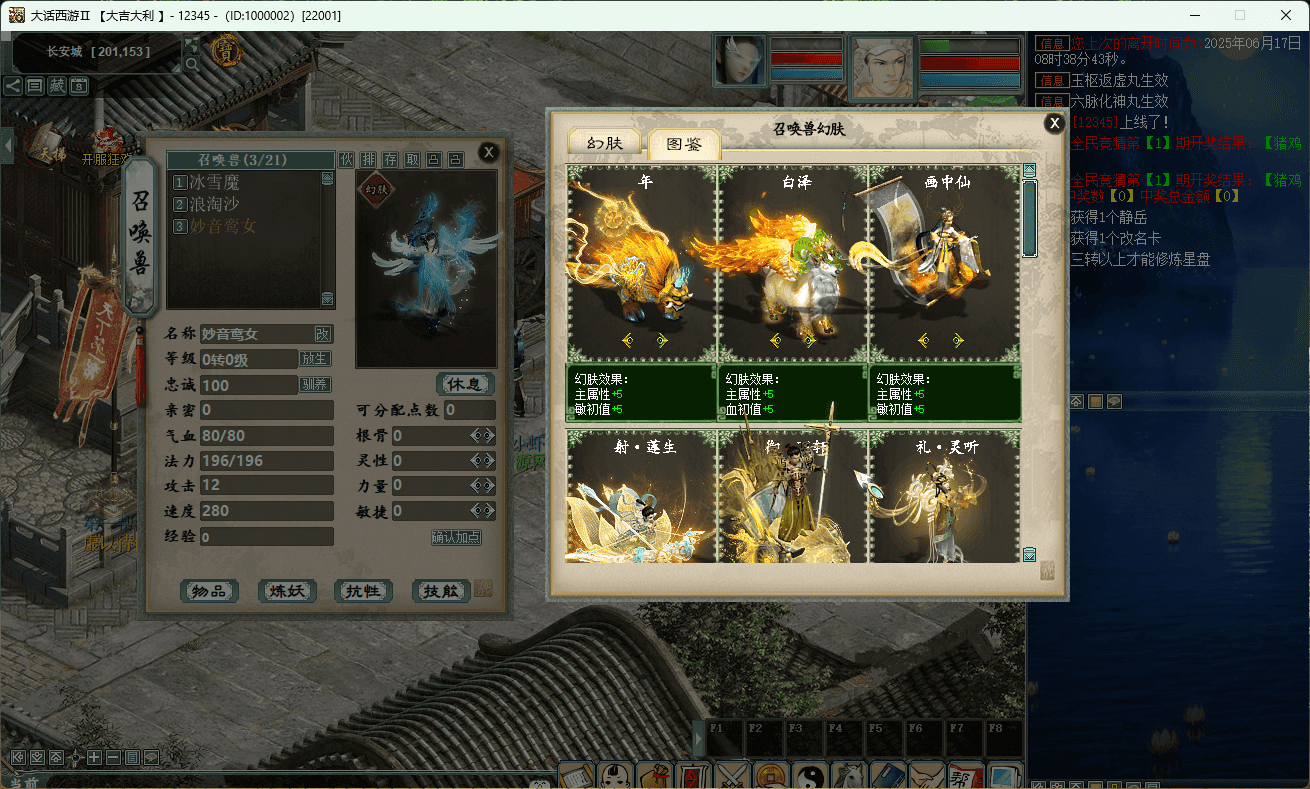Click the 改 rename button
This screenshot has width=1310, height=789.
(323, 334)
